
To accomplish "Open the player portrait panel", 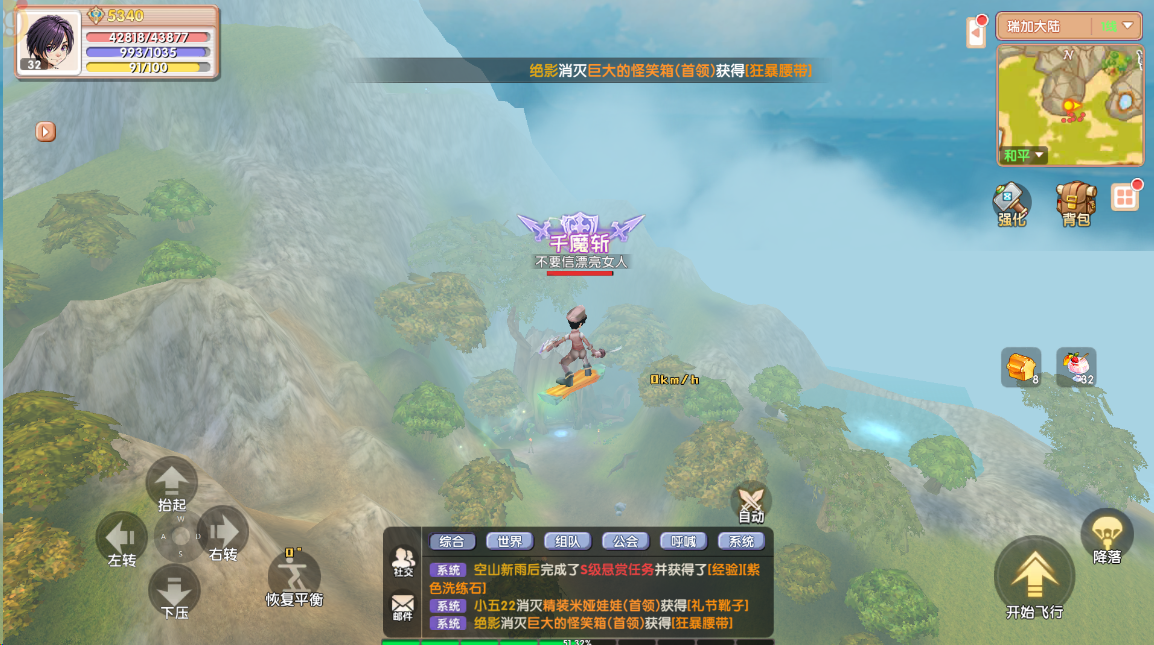I will pos(49,42).
